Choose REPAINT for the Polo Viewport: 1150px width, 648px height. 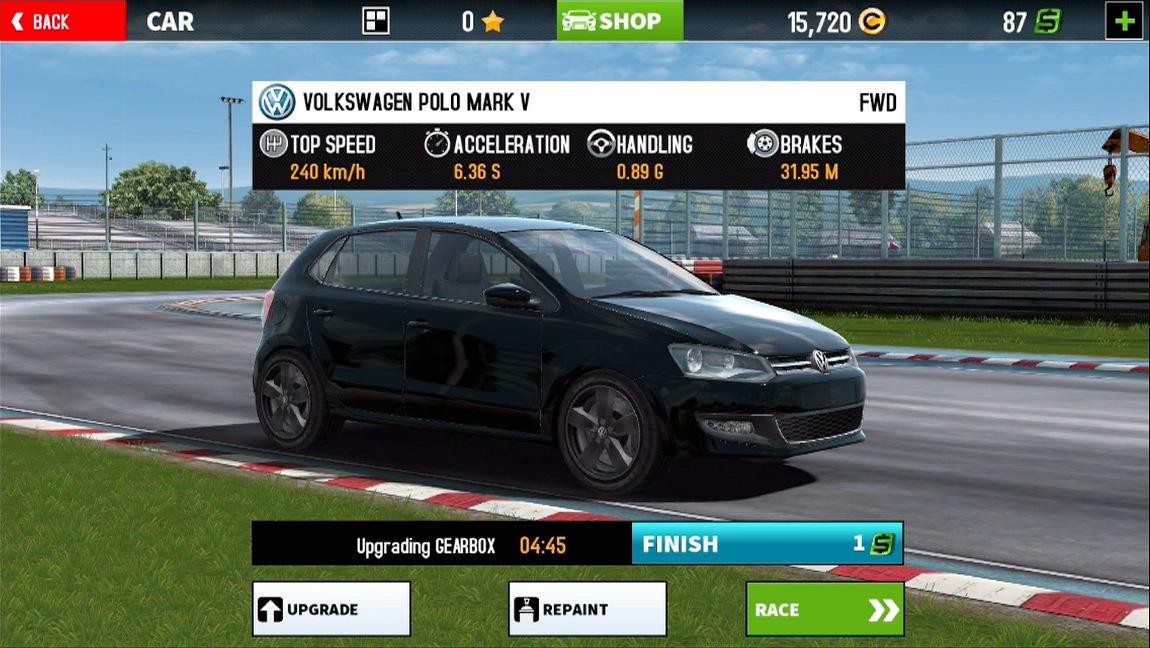point(587,609)
